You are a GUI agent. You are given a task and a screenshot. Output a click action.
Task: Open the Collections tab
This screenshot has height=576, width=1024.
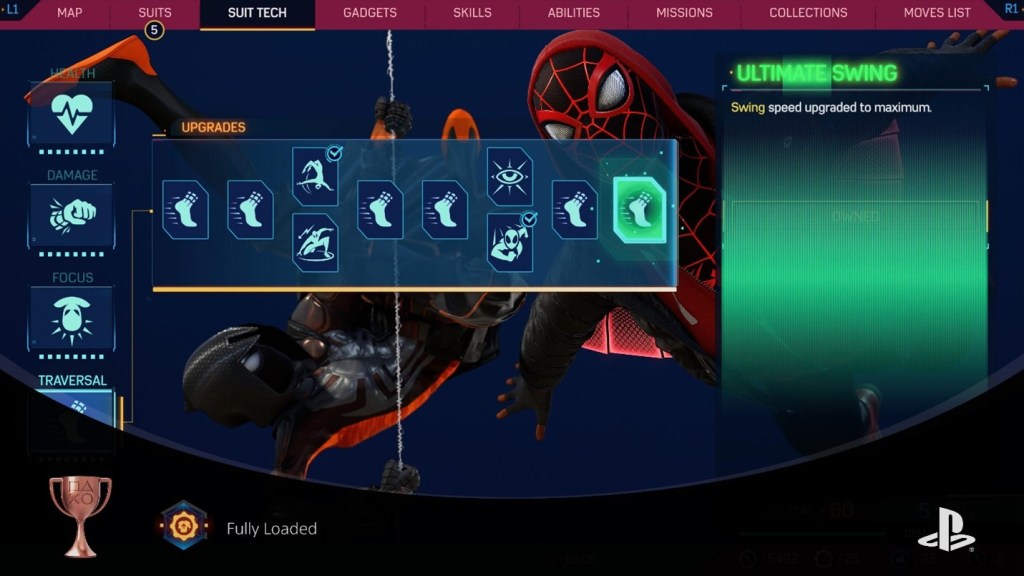tap(808, 13)
